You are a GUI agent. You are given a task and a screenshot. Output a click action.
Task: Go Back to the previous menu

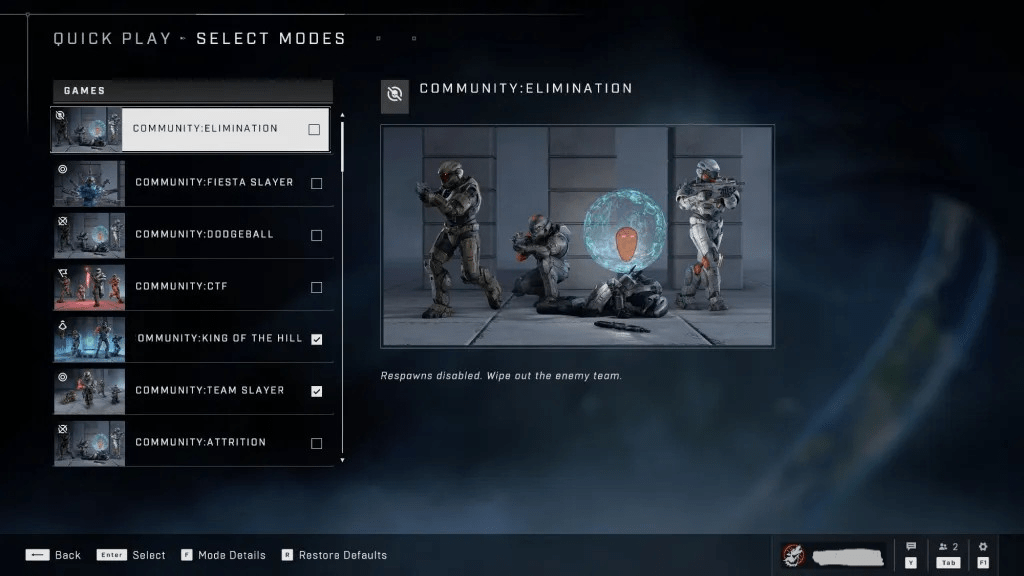tap(54, 555)
